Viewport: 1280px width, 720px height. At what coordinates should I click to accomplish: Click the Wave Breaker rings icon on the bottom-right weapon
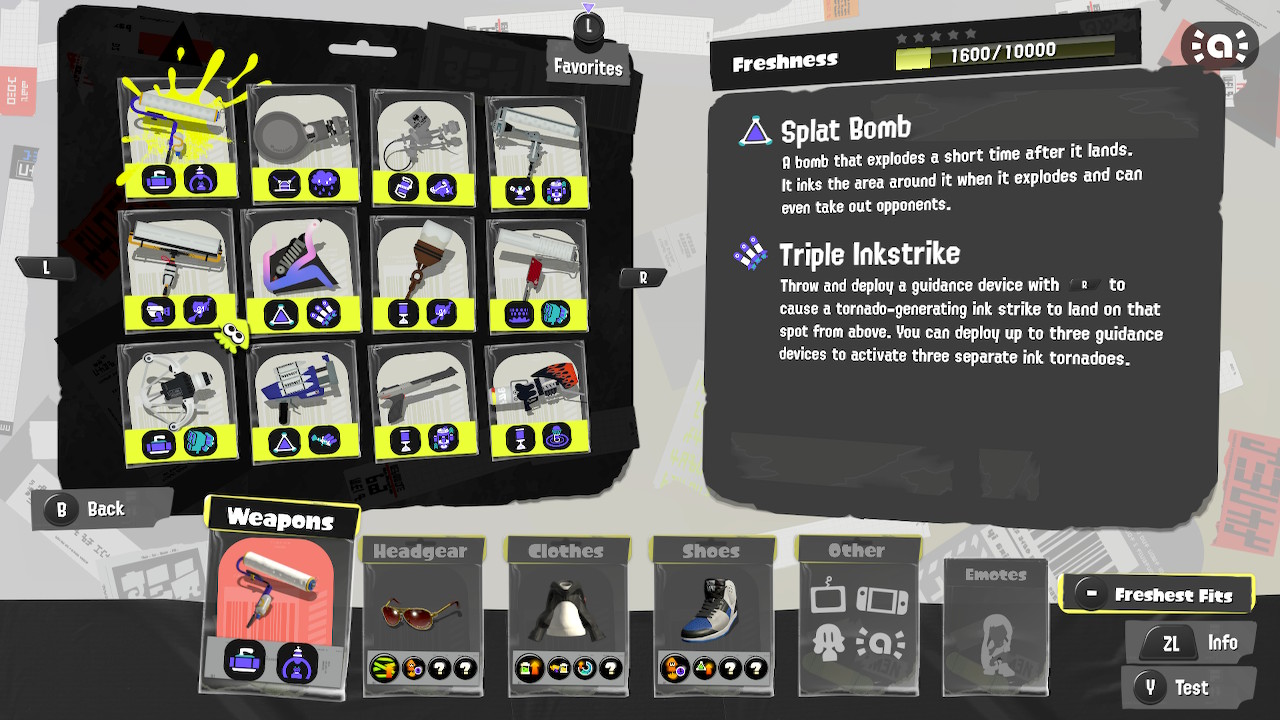point(558,436)
